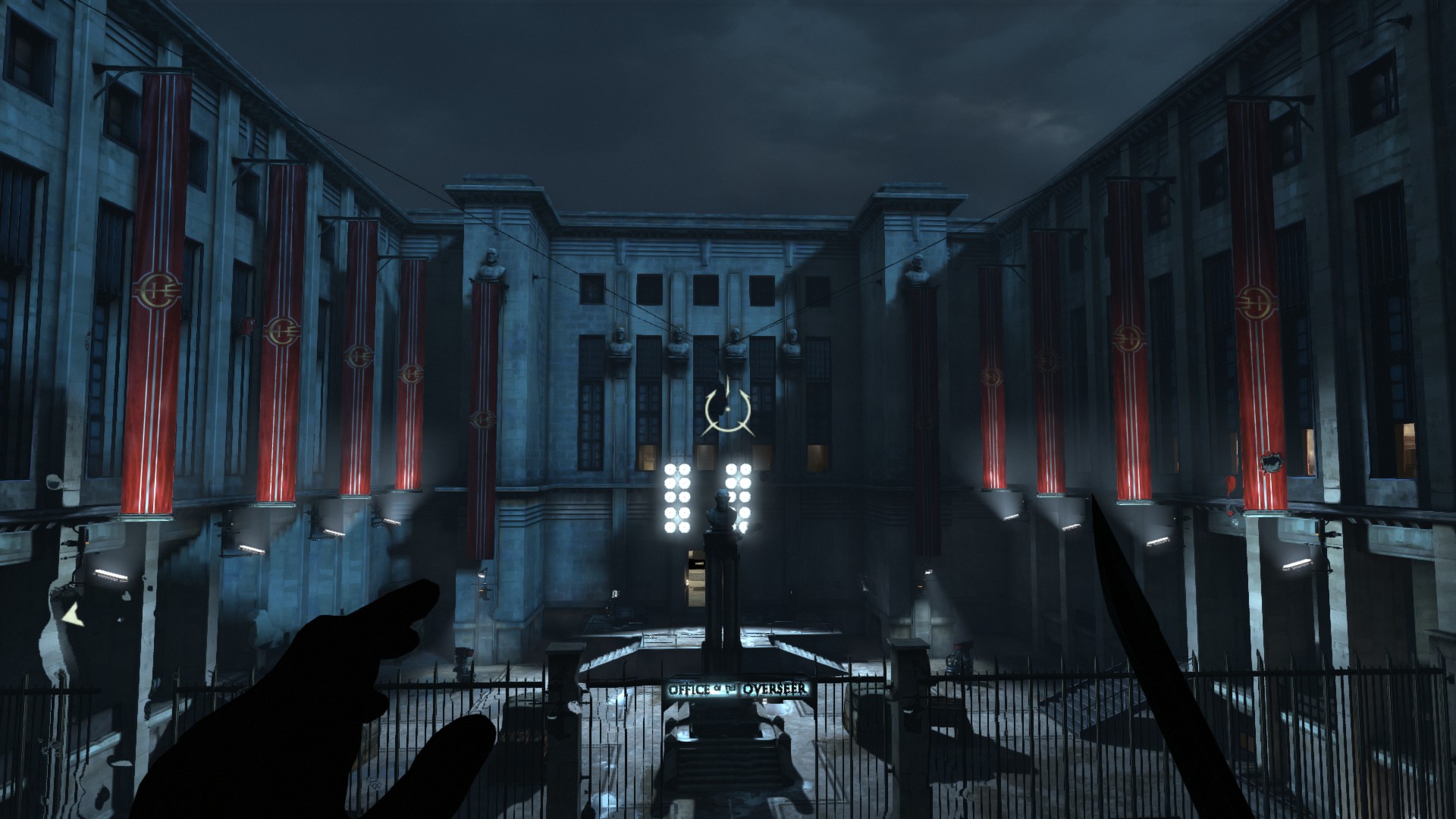
Task: Select the off-screen objective arrow marker
Action: [74, 614]
